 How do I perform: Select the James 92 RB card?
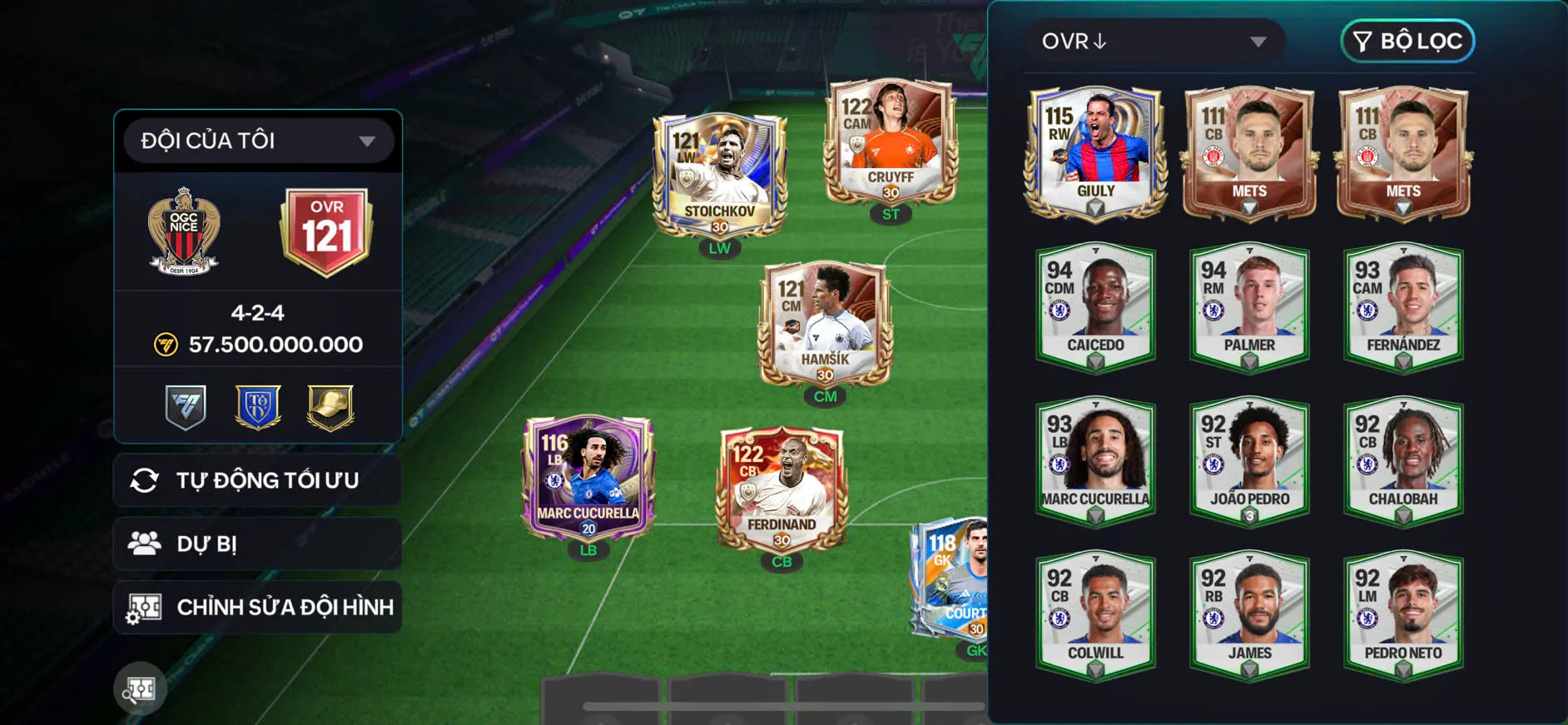1249,614
